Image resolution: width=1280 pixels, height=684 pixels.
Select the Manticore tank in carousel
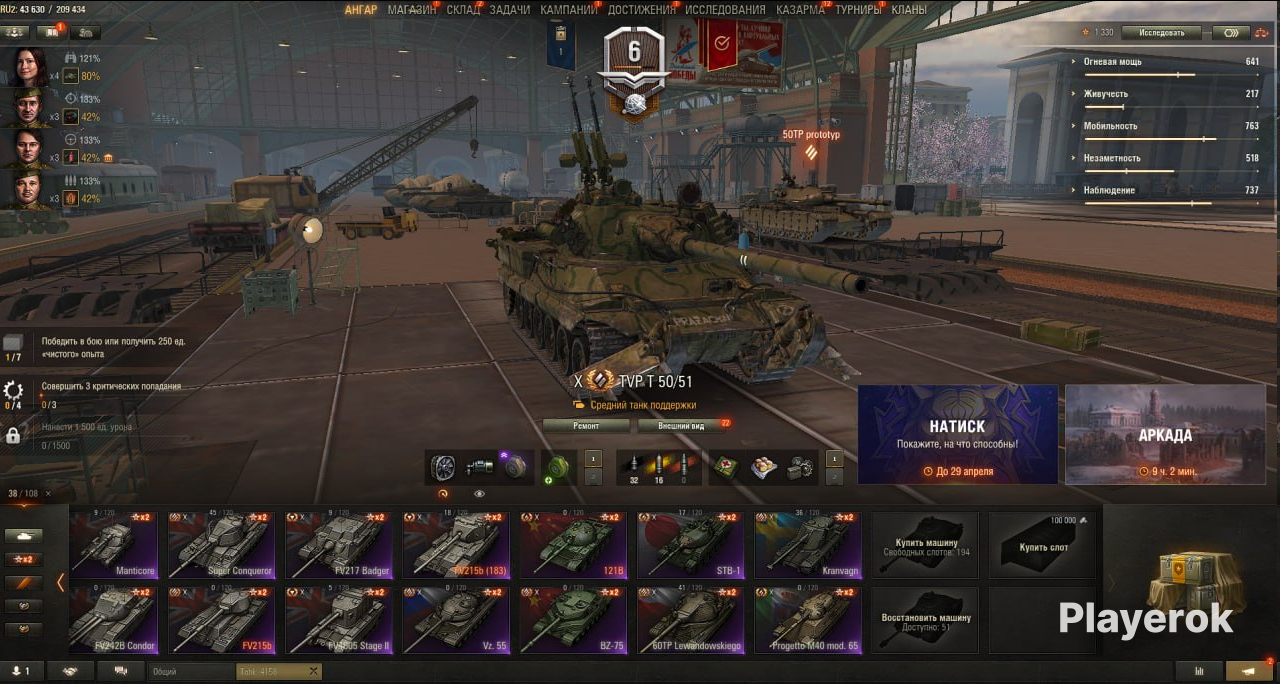(x=113, y=545)
